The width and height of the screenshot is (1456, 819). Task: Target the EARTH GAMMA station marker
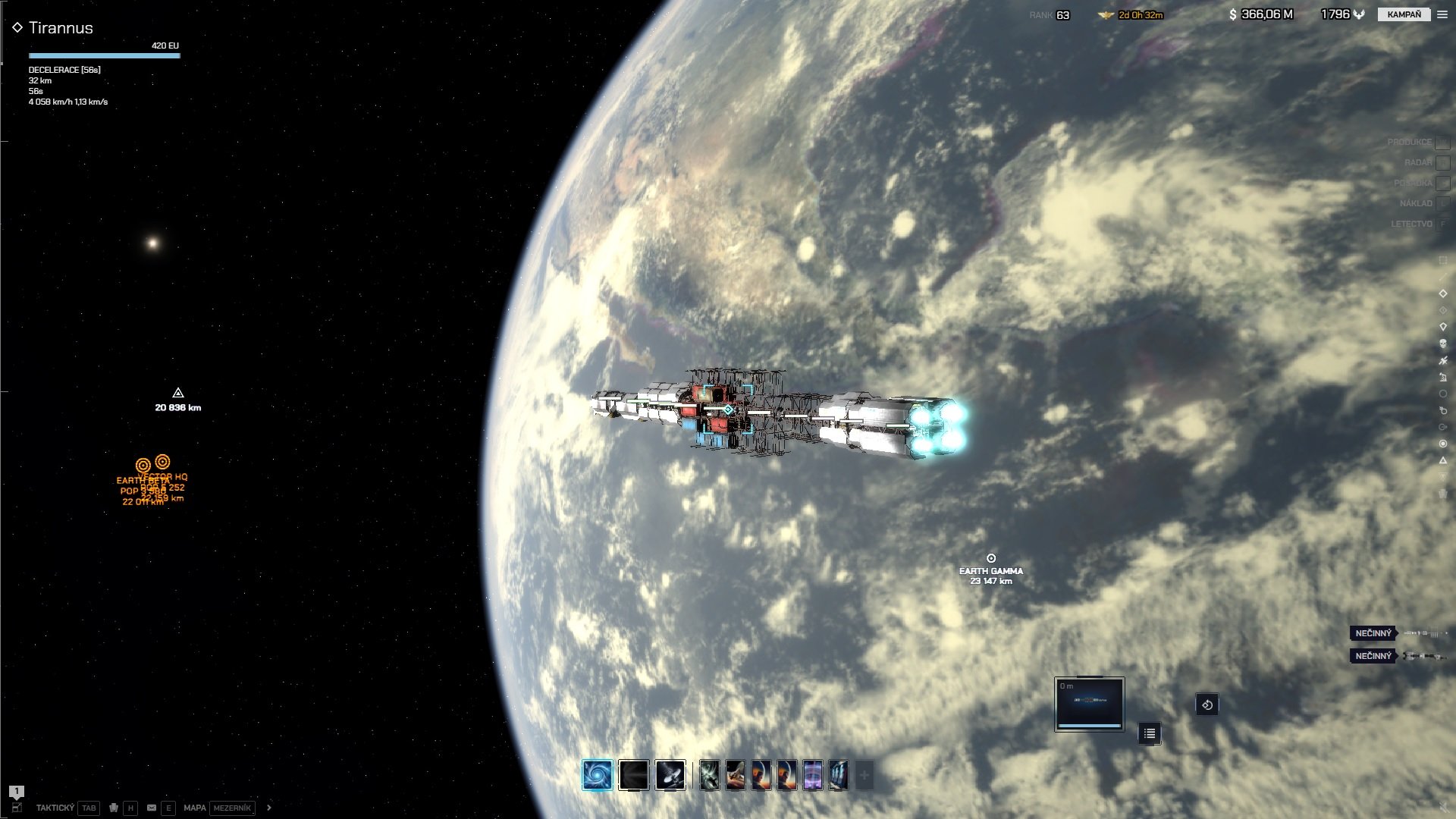pos(990,559)
